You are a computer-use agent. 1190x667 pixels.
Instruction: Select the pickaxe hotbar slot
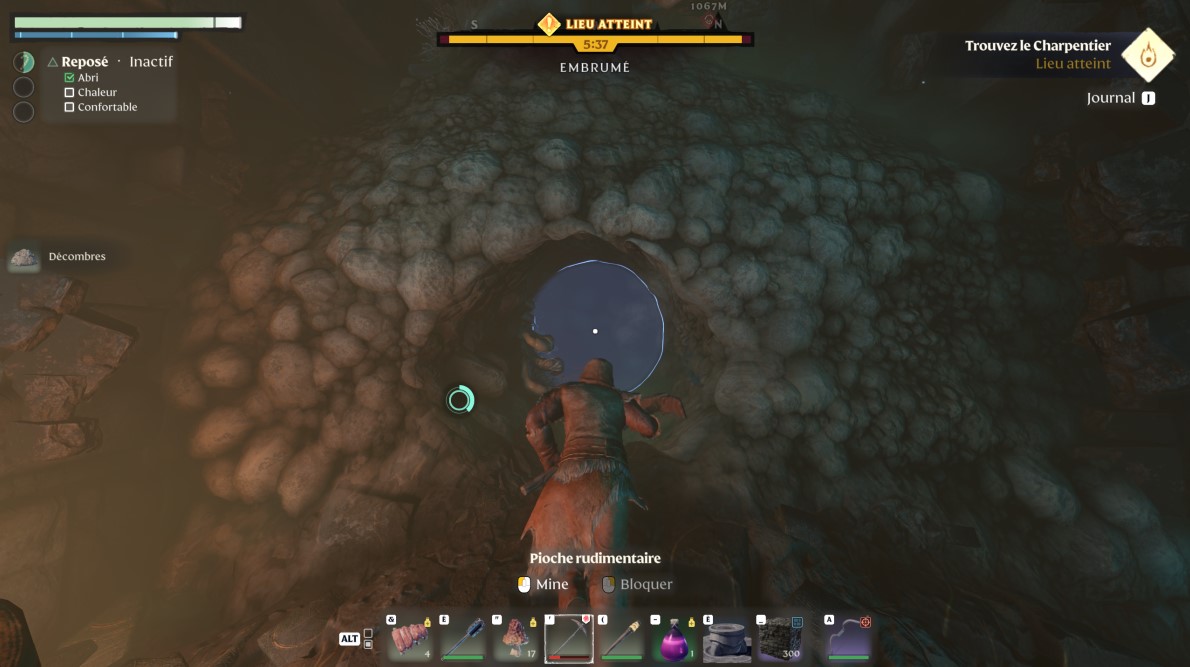(x=569, y=638)
